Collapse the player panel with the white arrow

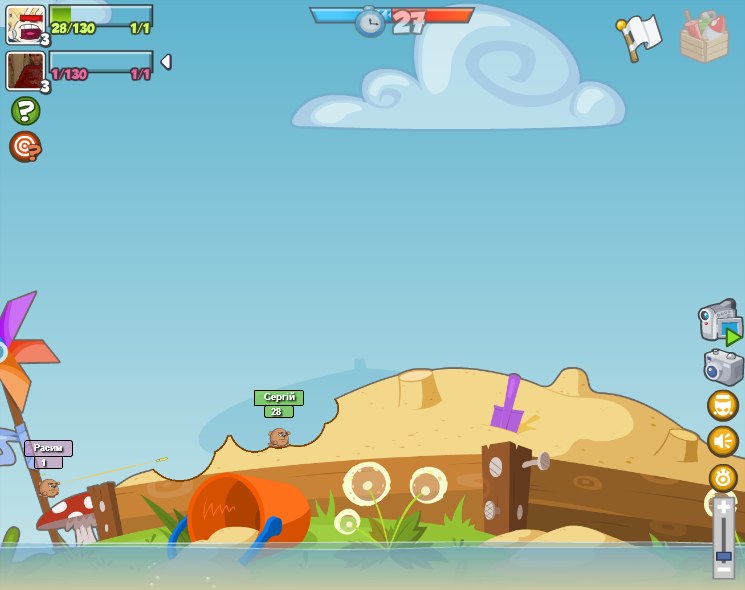pos(166,62)
